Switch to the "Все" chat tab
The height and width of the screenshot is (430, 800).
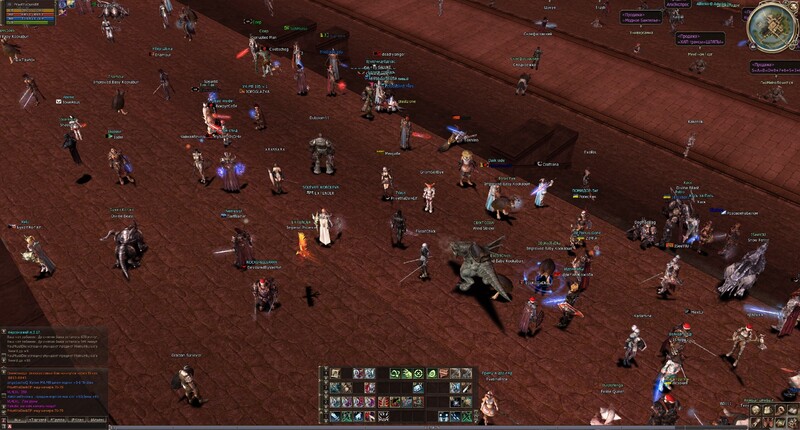point(18,420)
